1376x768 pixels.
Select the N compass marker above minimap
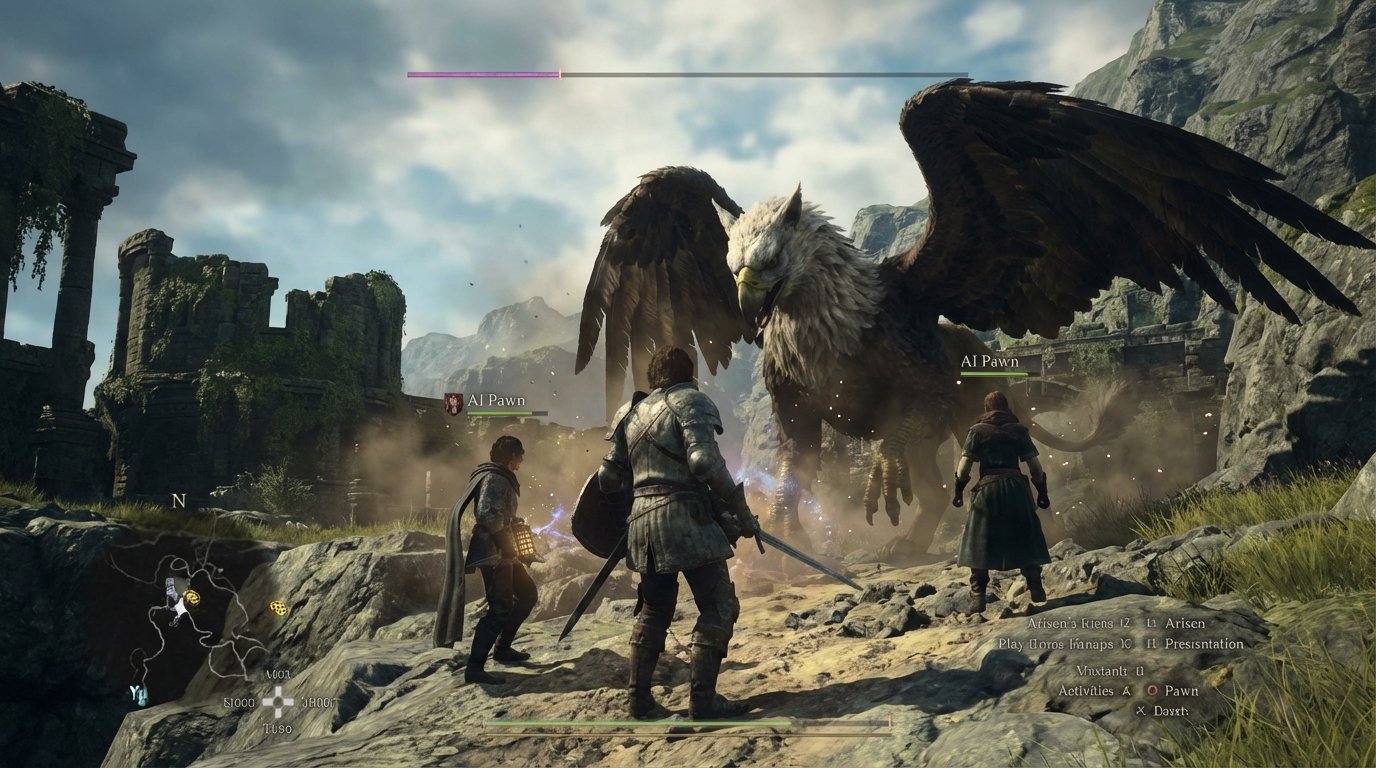point(178,499)
